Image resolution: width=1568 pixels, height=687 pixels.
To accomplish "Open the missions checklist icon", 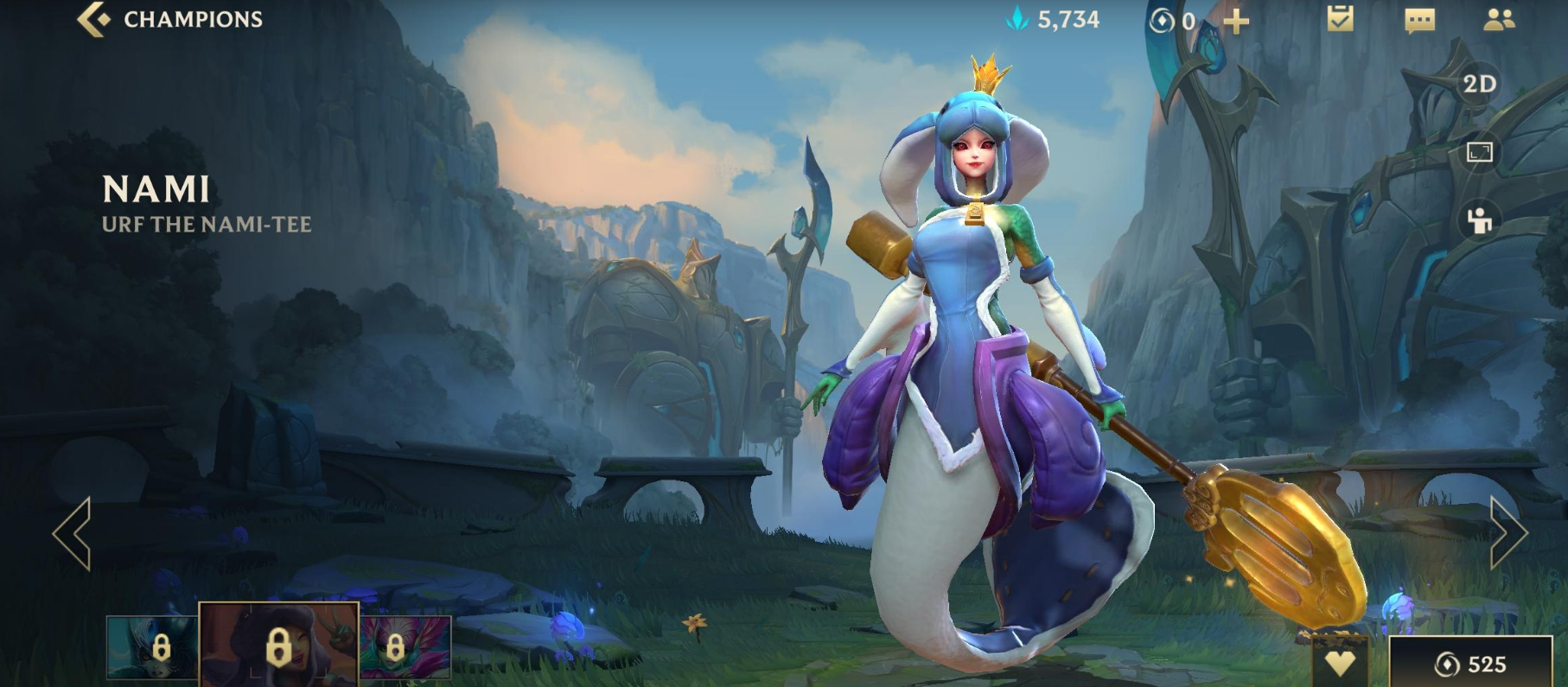I will 1340,19.
